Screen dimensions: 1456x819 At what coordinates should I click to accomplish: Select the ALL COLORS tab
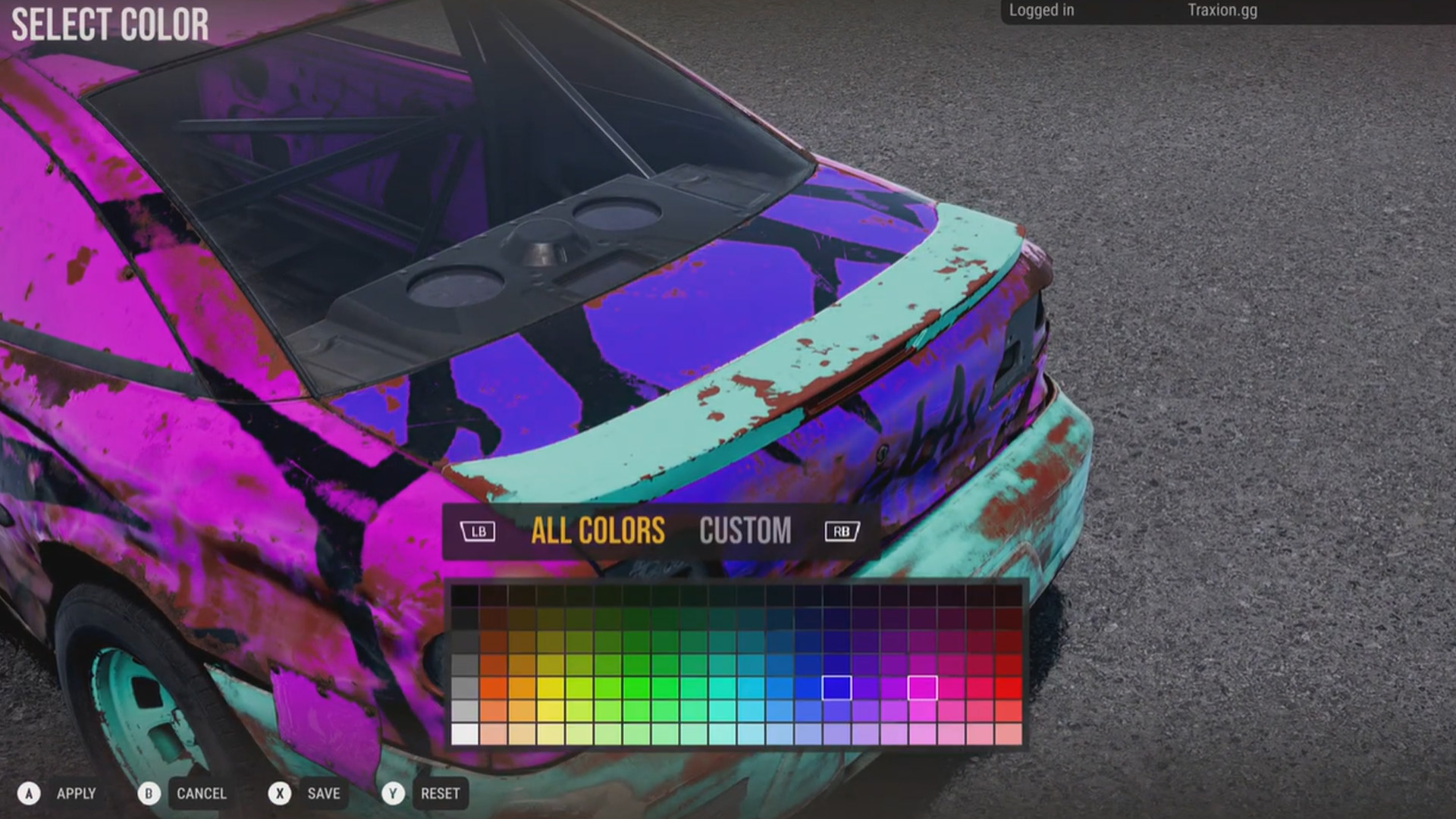click(x=598, y=531)
